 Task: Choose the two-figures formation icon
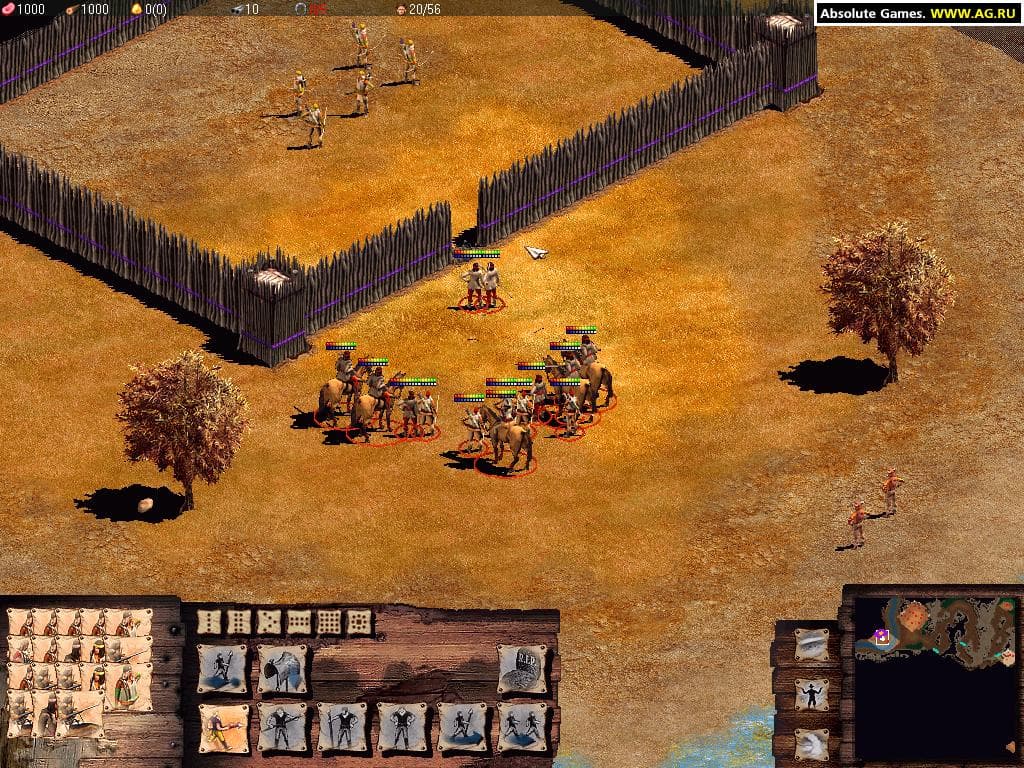click(x=522, y=727)
